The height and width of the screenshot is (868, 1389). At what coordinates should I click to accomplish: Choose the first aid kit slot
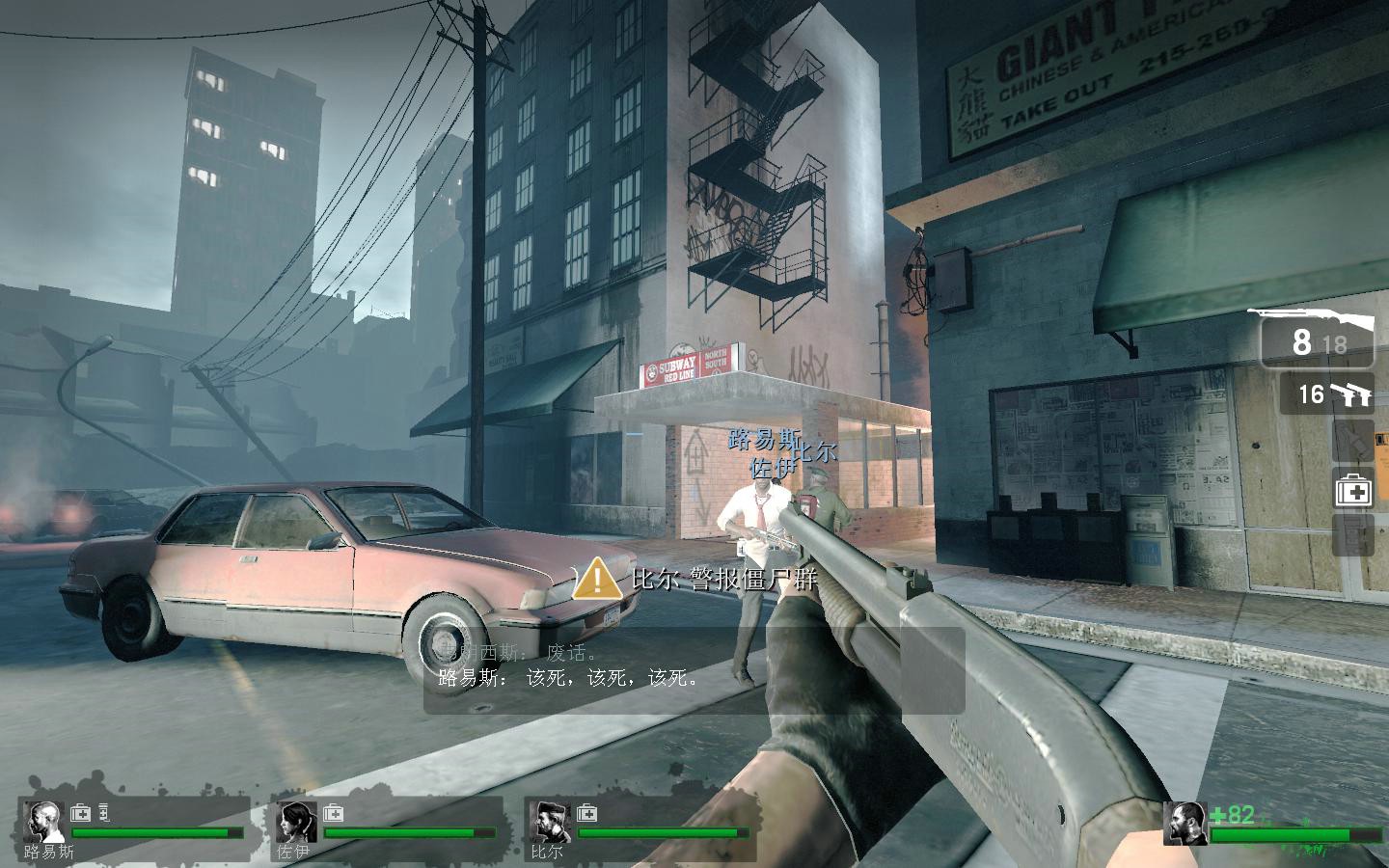point(1353,491)
